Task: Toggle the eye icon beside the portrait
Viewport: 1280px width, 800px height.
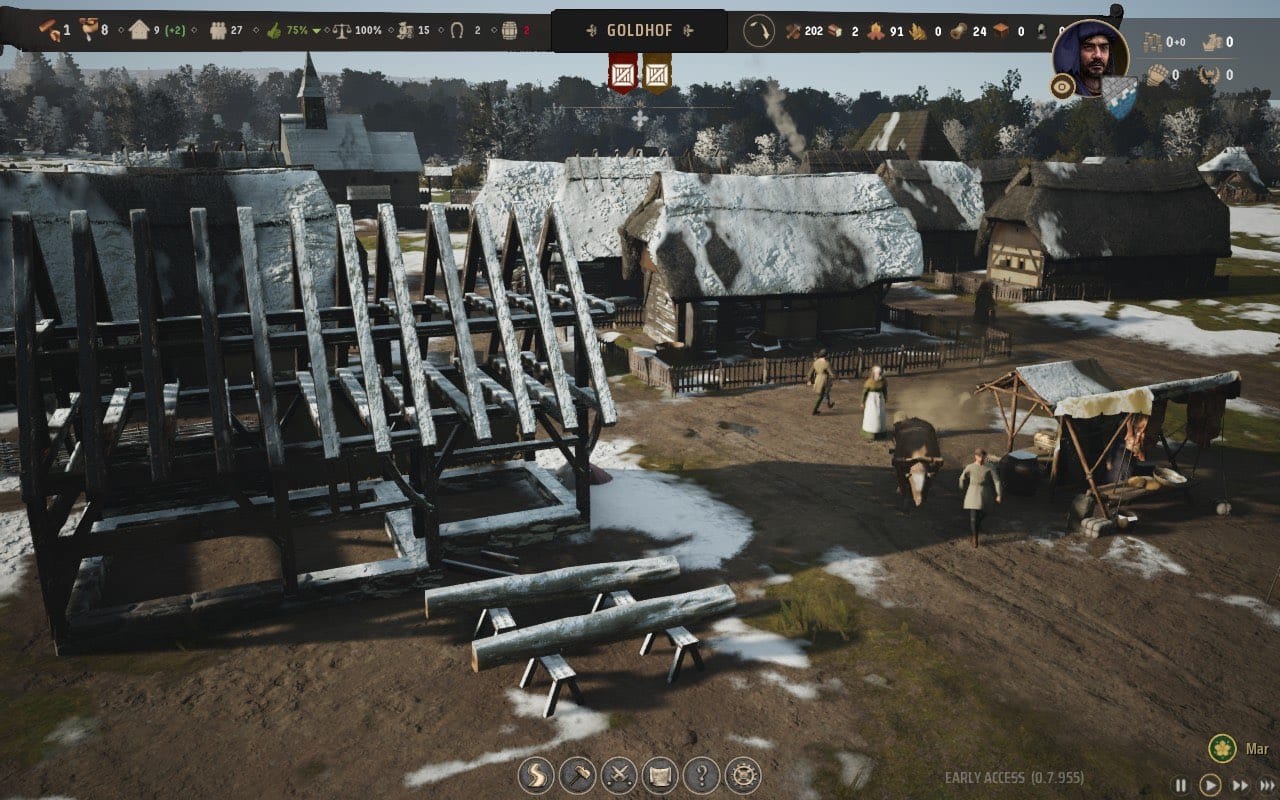Action: click(1062, 87)
